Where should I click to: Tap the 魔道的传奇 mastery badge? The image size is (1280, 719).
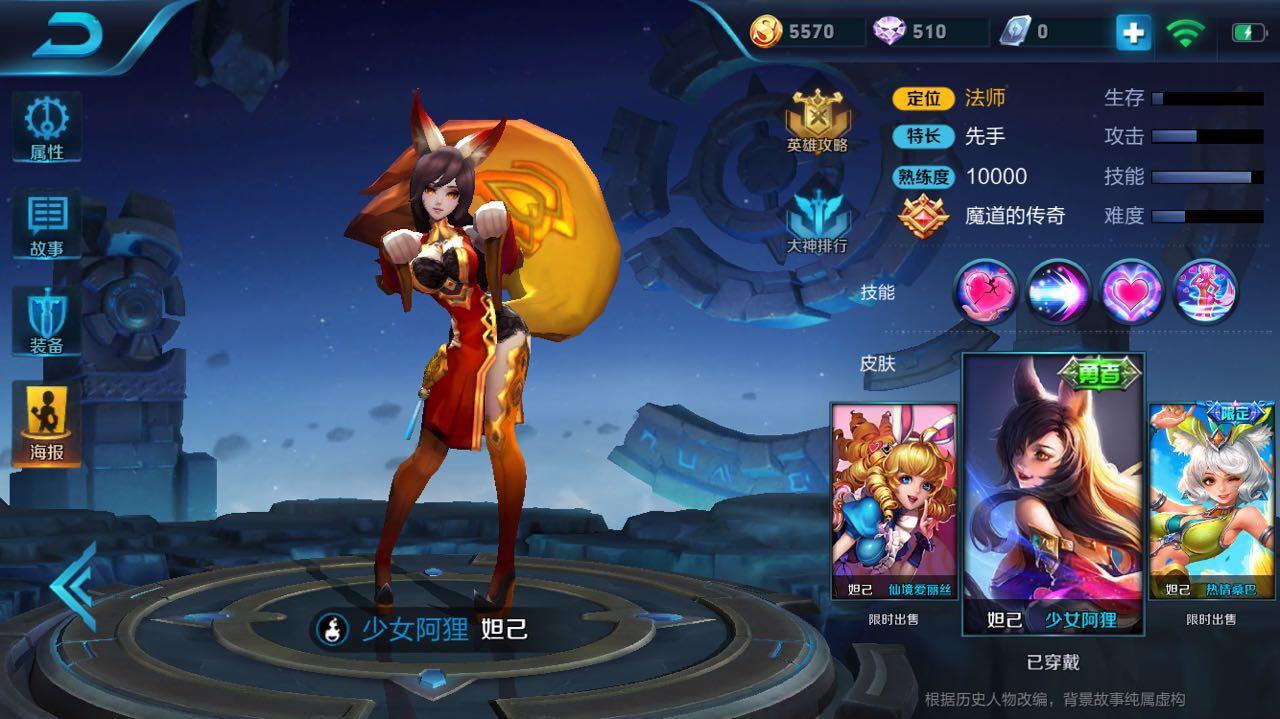pyautogui.click(x=923, y=216)
